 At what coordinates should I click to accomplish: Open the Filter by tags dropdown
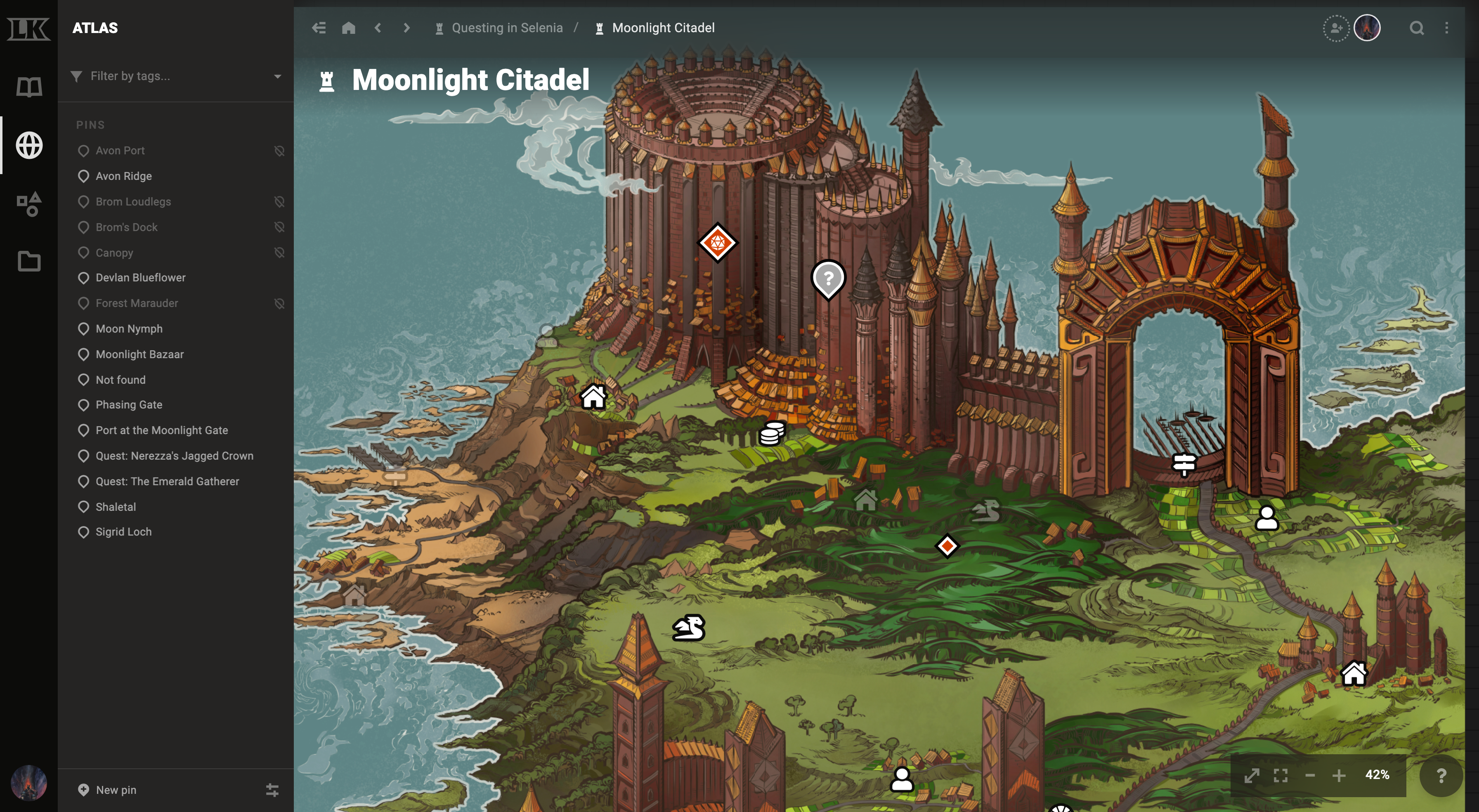(x=277, y=76)
